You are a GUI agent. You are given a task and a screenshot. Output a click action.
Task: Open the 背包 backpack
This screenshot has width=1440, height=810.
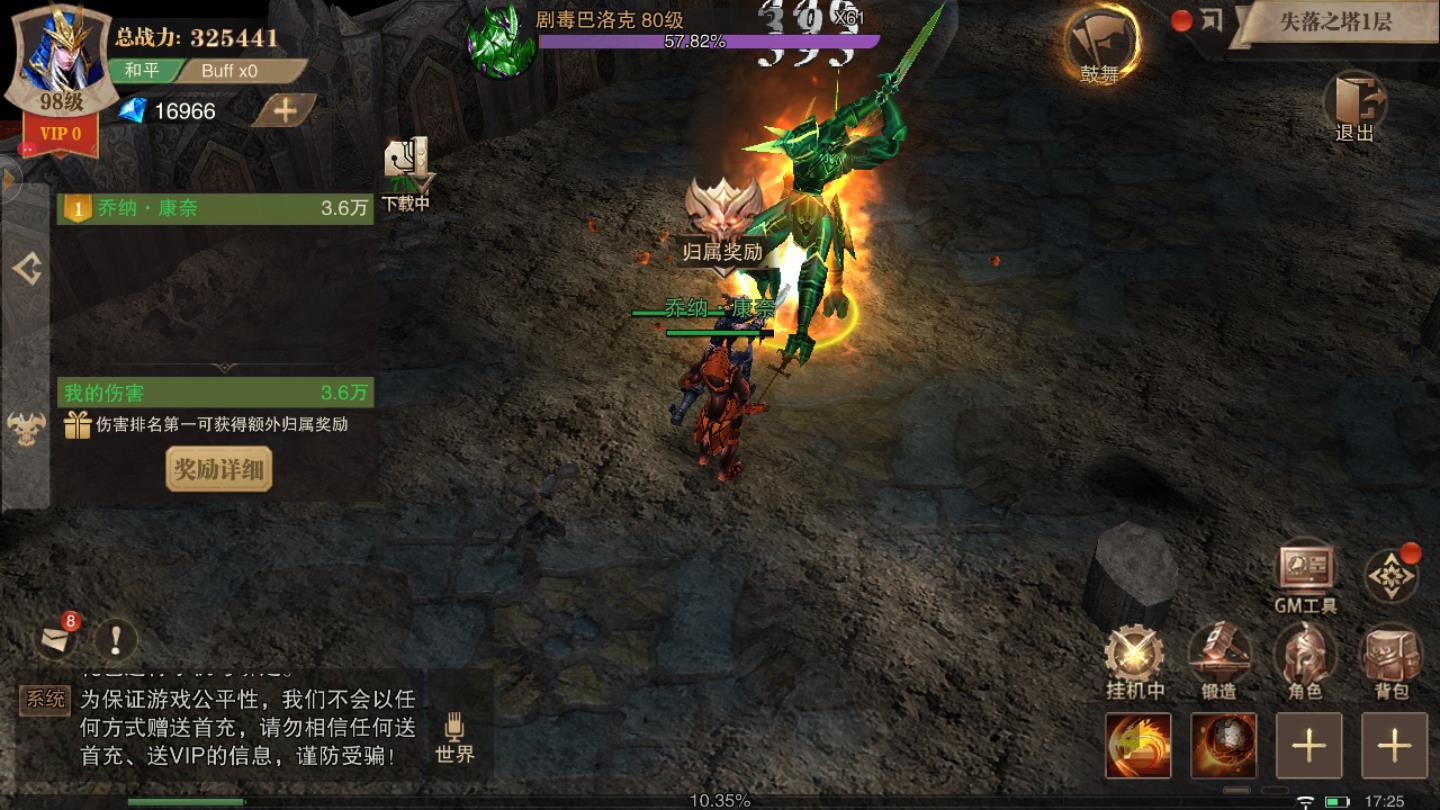1391,662
